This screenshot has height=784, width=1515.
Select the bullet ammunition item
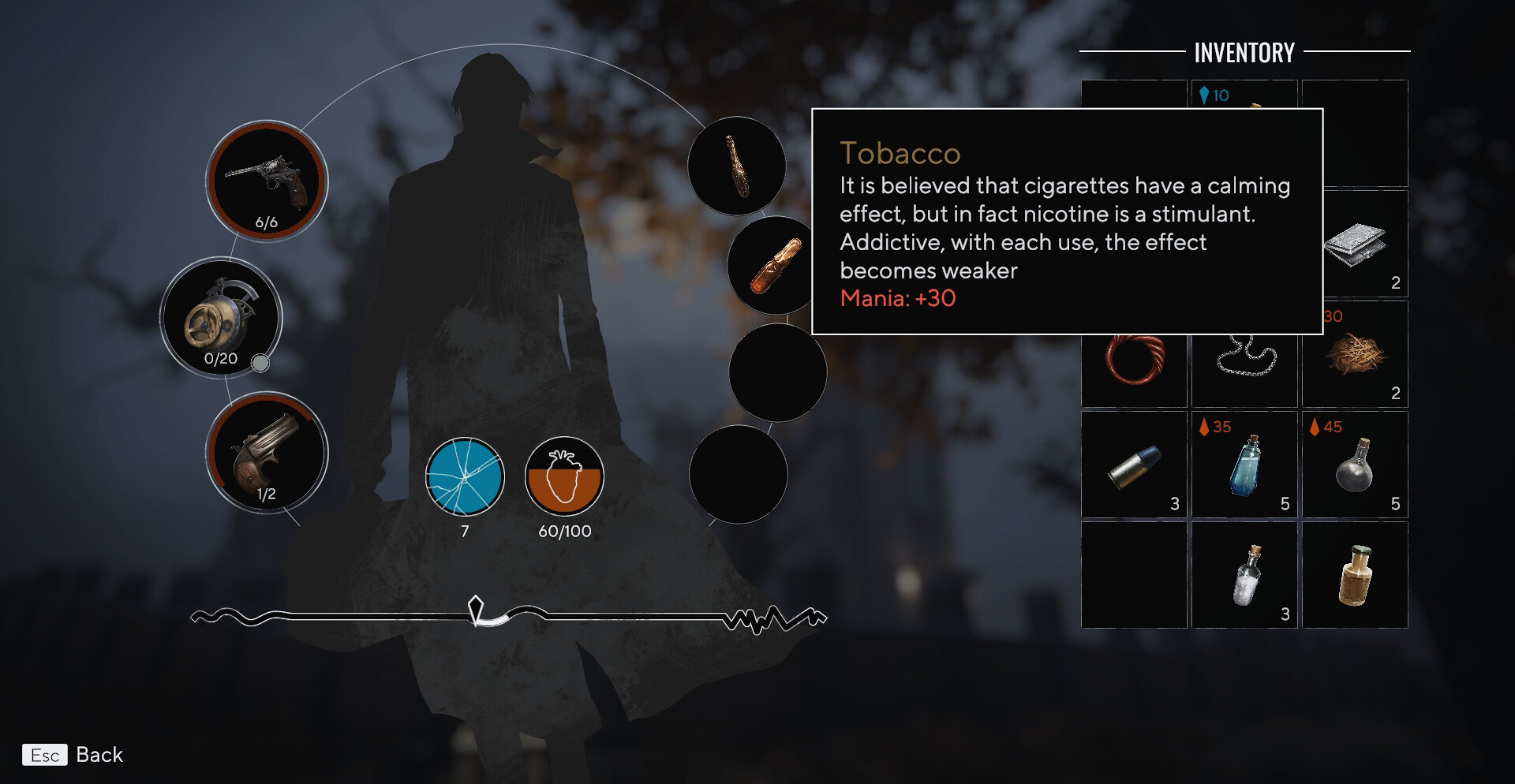pyautogui.click(x=1134, y=465)
